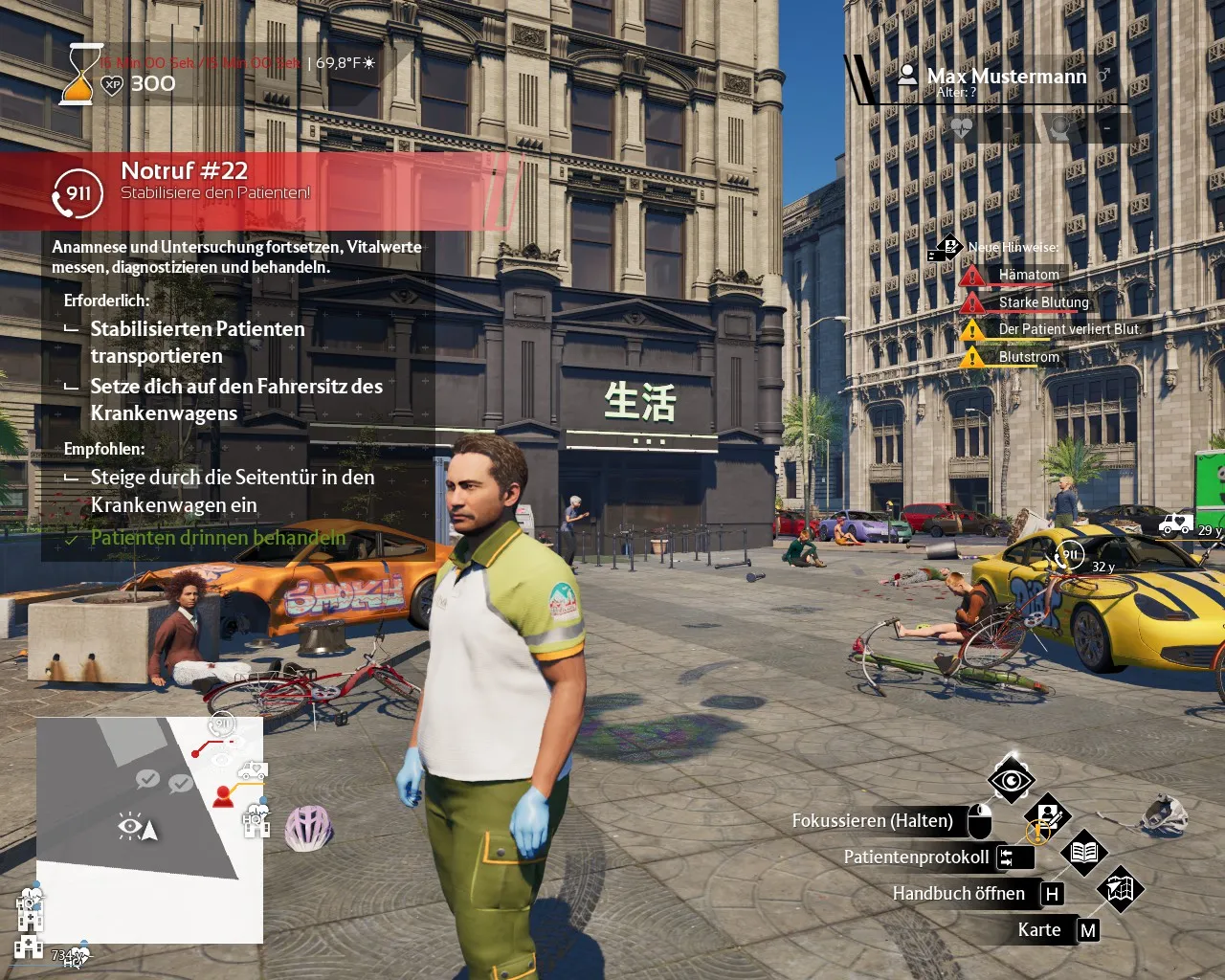This screenshot has height=980, width=1225.
Task: Click the minimap
Action: 149,830
